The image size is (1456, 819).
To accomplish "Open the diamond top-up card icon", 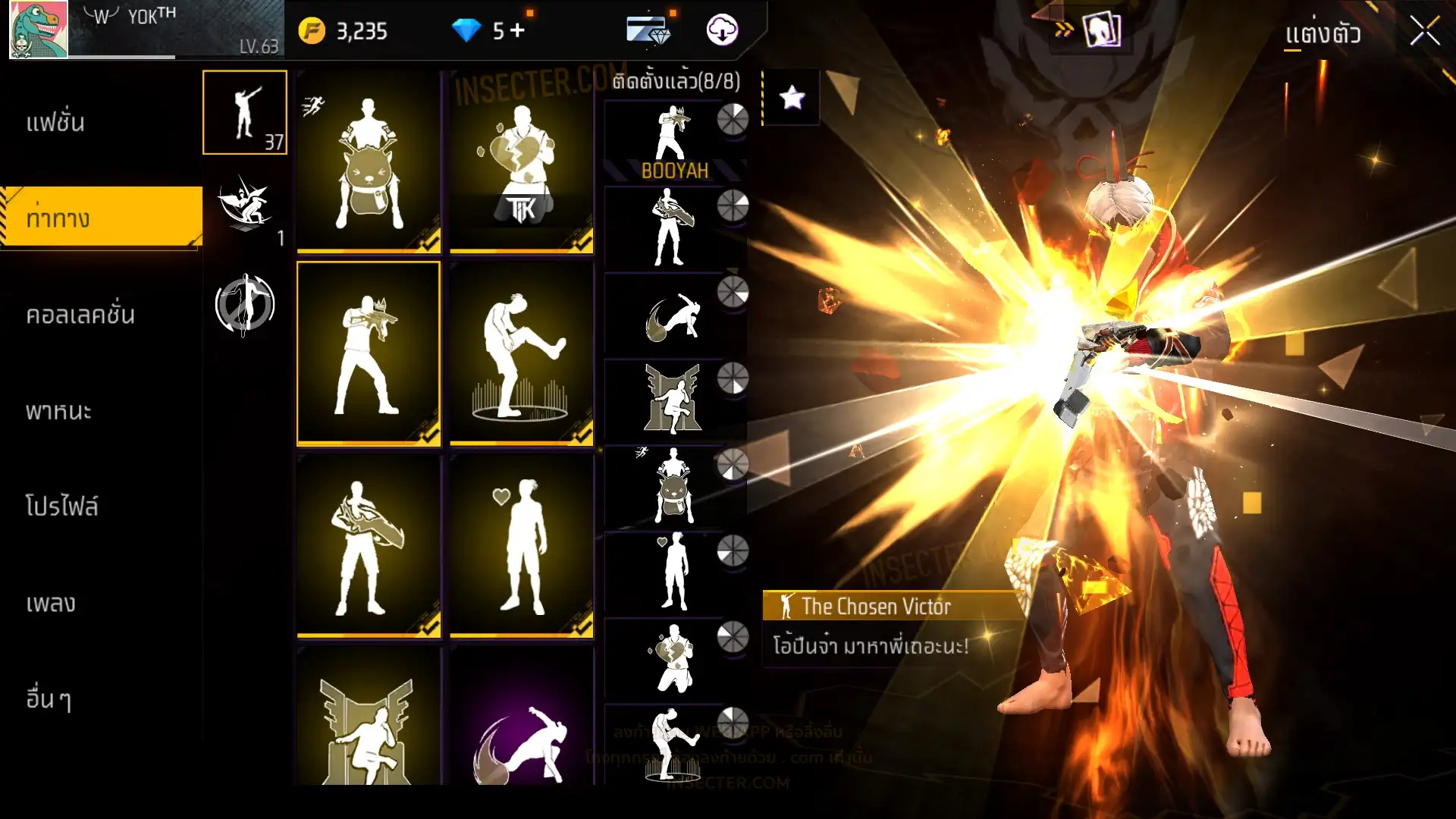I will click(648, 30).
